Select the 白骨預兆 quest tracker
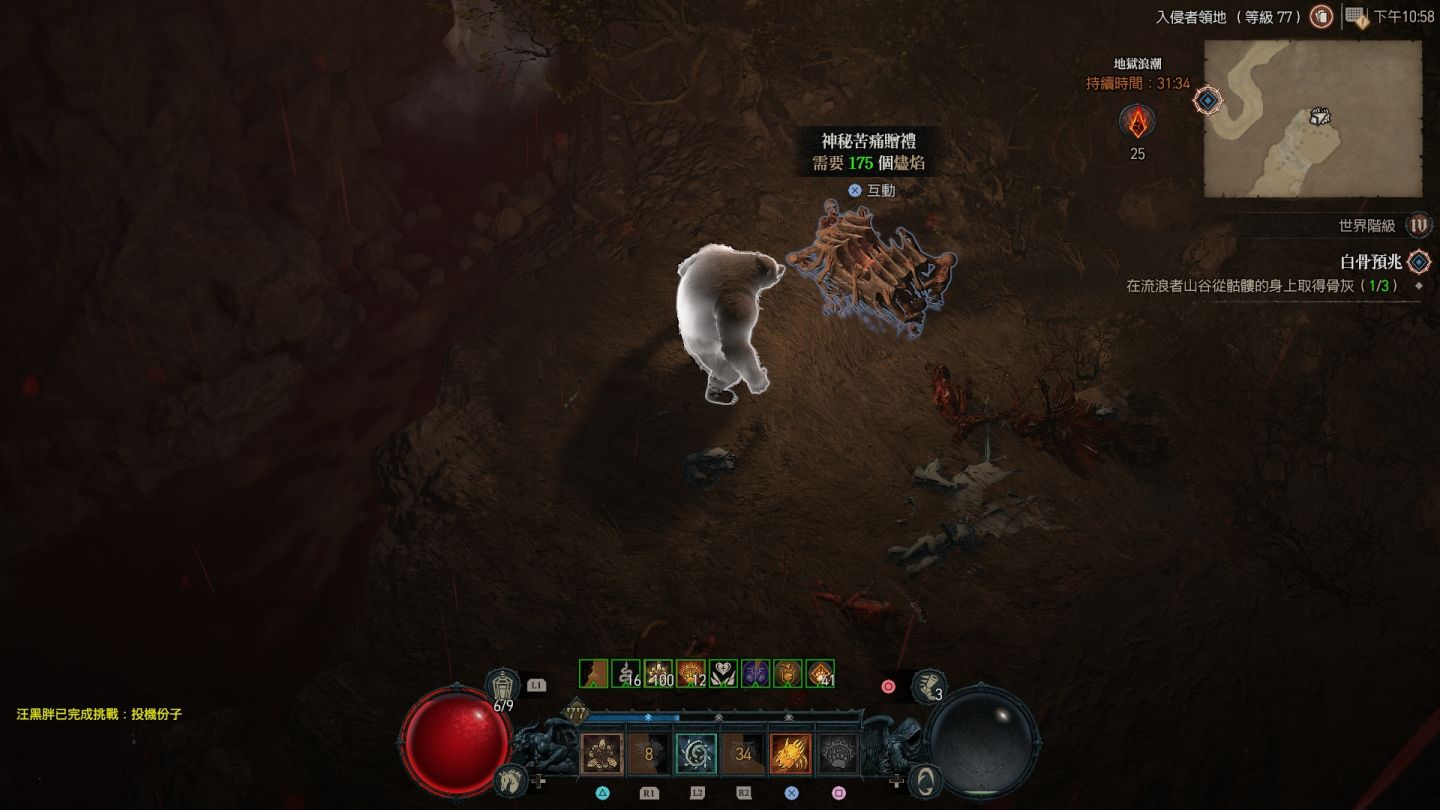 (x=1370, y=262)
